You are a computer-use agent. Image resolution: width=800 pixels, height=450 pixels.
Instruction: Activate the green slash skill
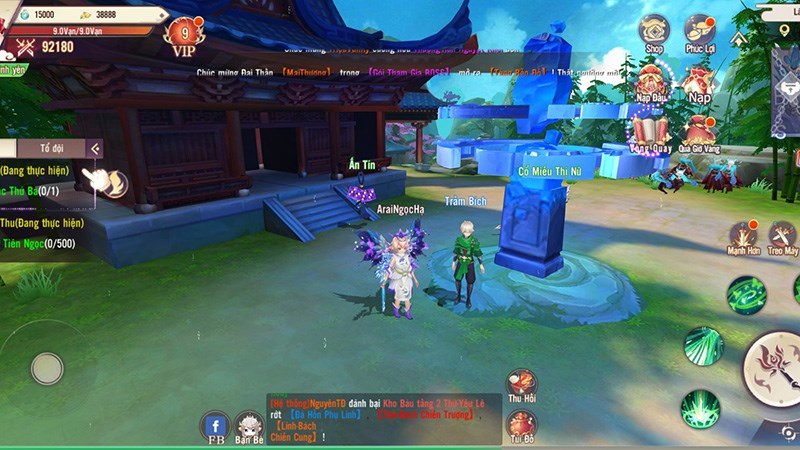(703, 346)
